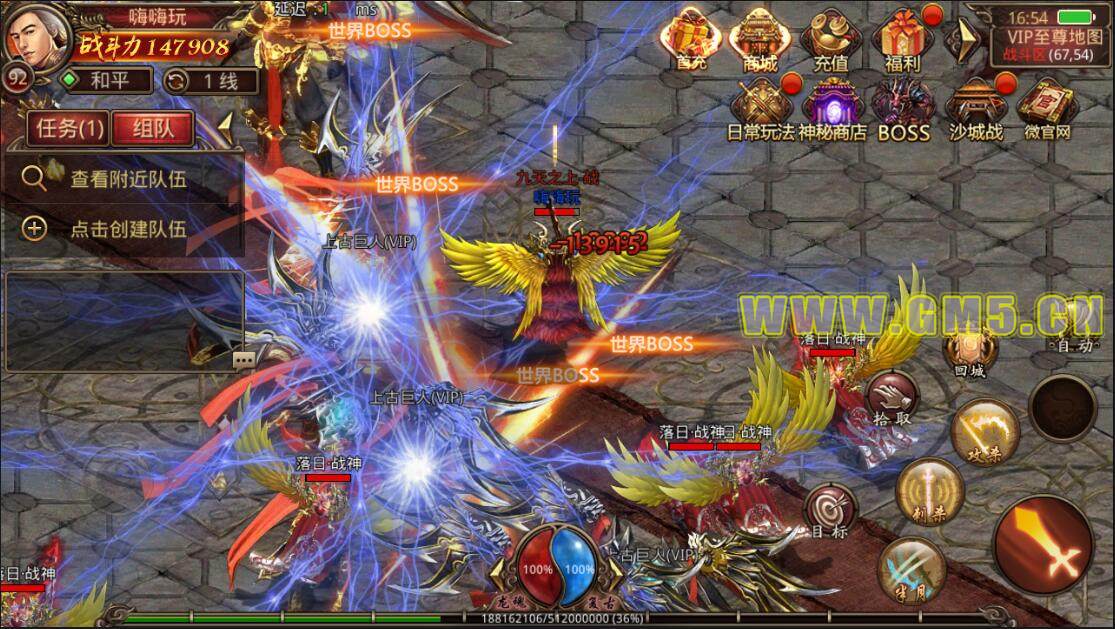The height and width of the screenshot is (629, 1115).
Task: Open the BOSS menu
Action: tap(903, 108)
